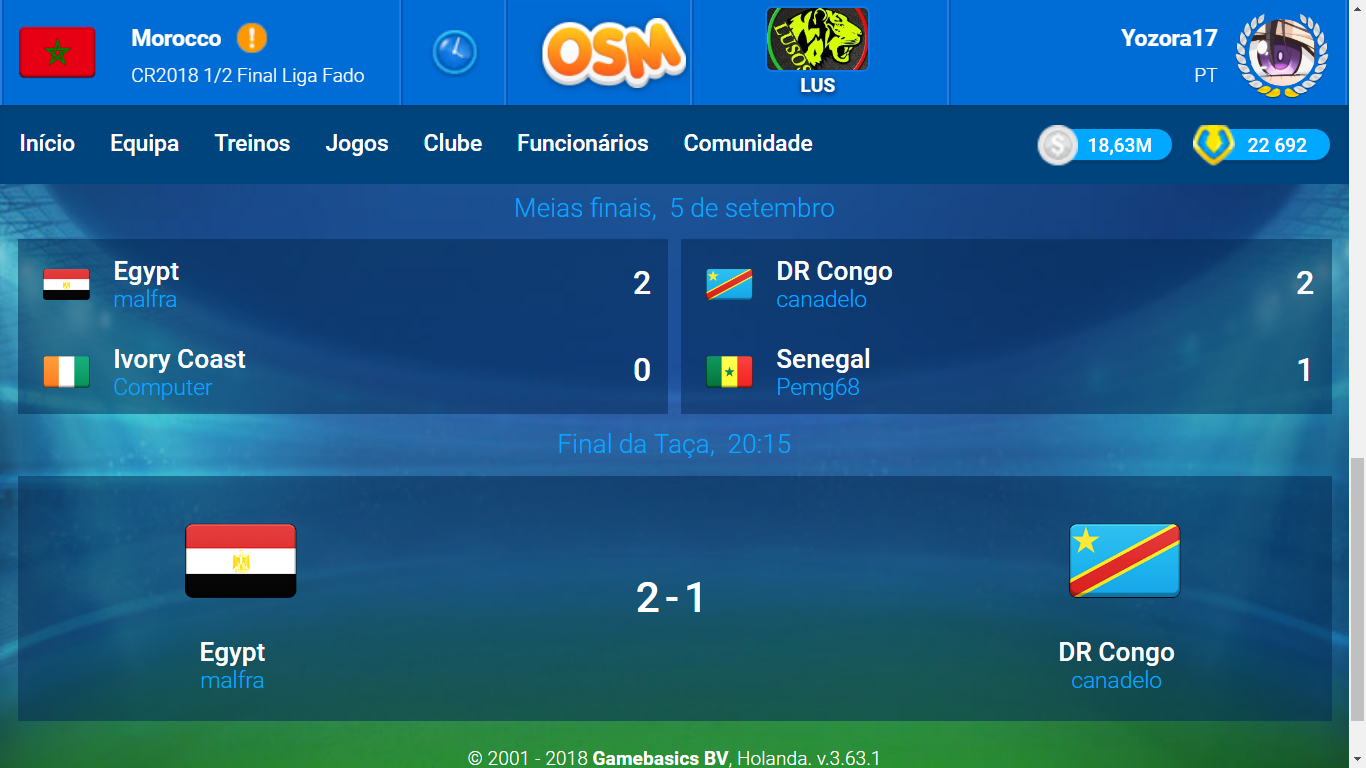Open the DR Congo vs Senegal semifinal
1366x768 pixels.
(1005, 326)
